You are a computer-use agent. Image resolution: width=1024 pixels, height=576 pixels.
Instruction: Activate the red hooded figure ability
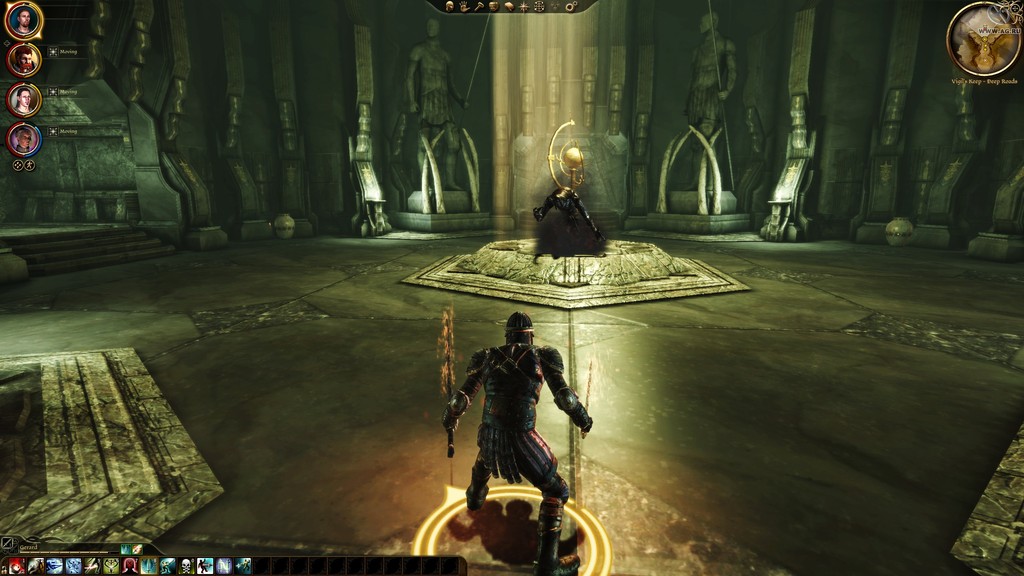(129, 566)
